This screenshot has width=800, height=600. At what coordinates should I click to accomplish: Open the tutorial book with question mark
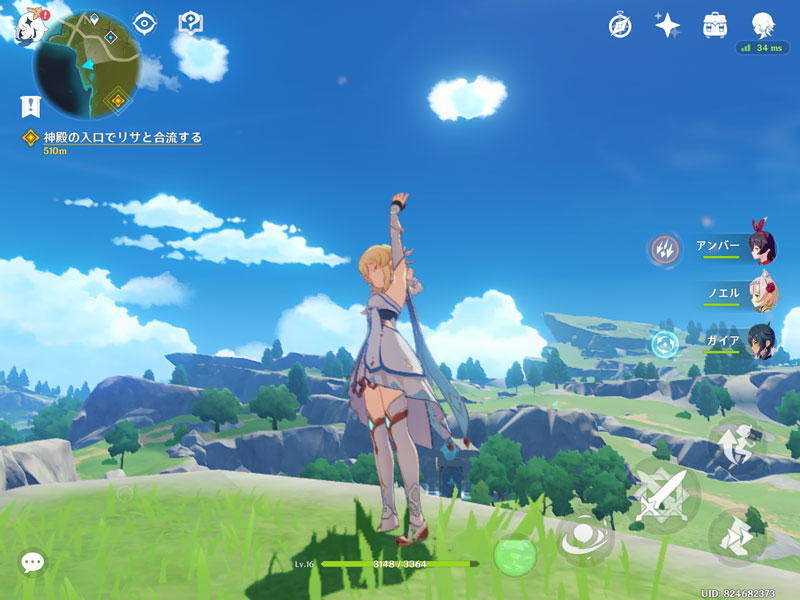point(190,22)
